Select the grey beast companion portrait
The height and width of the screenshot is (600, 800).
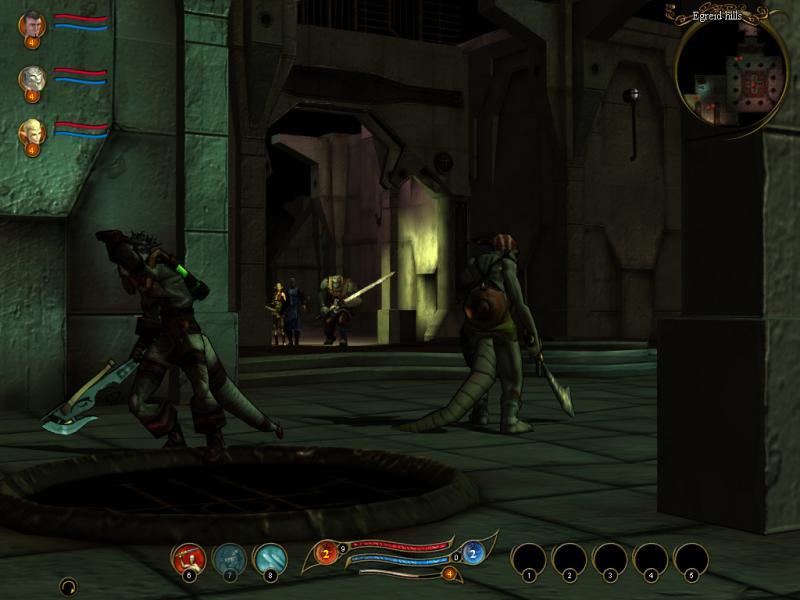32,78
